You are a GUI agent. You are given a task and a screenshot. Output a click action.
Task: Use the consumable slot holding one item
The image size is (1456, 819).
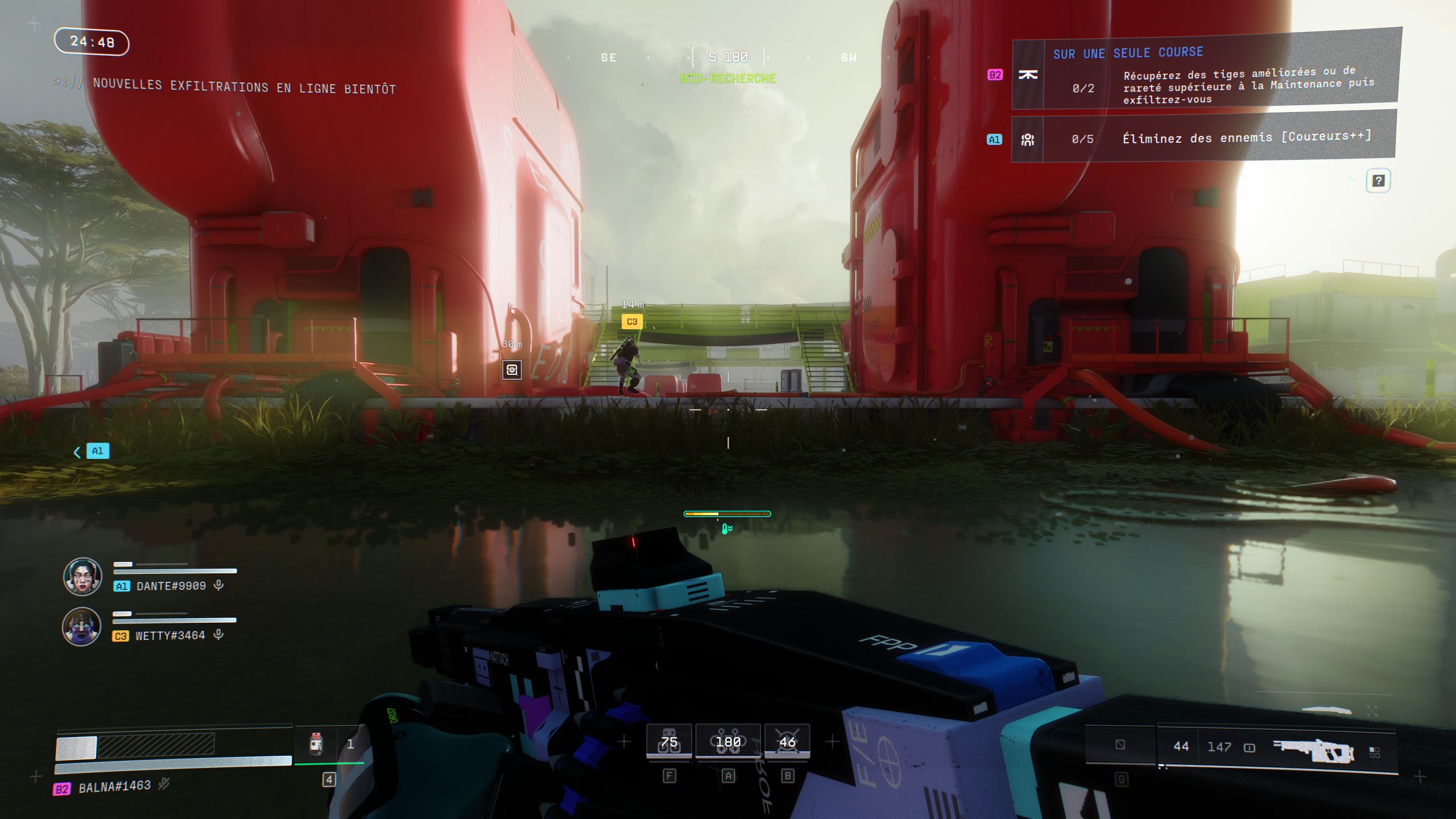coord(329,744)
